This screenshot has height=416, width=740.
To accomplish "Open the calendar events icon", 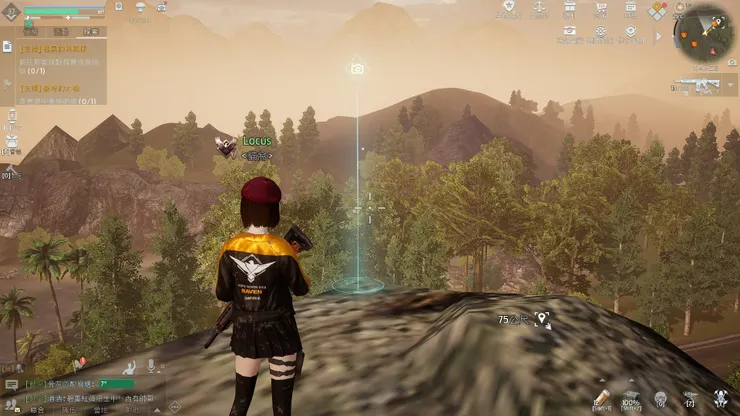I will [x=630, y=9].
